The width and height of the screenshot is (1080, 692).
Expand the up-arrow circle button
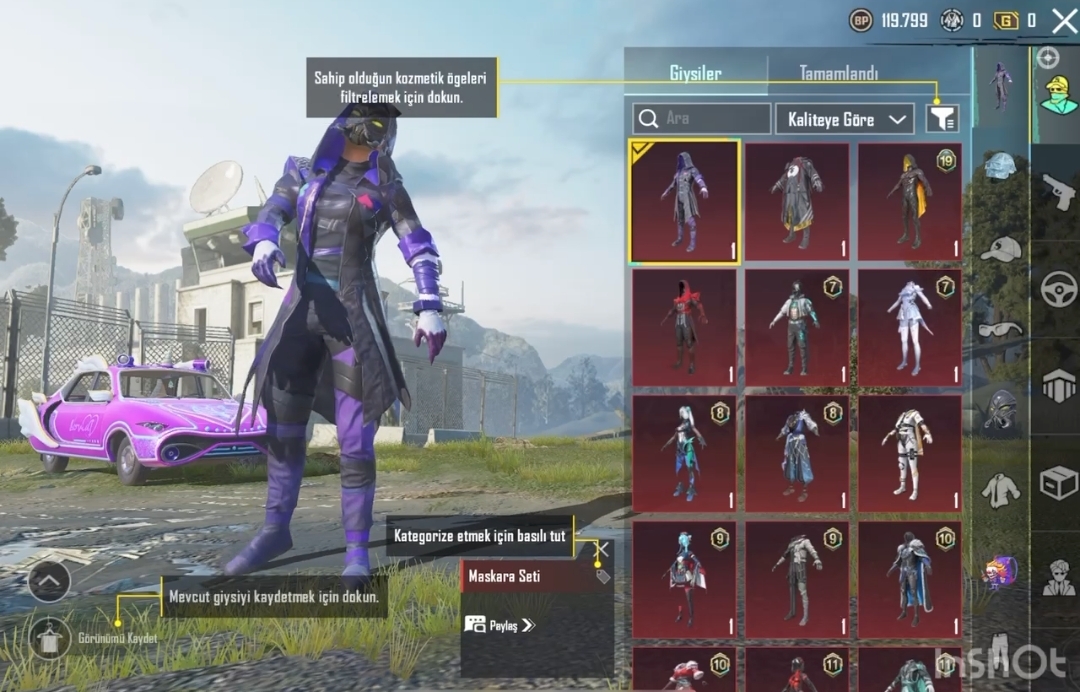tap(49, 580)
